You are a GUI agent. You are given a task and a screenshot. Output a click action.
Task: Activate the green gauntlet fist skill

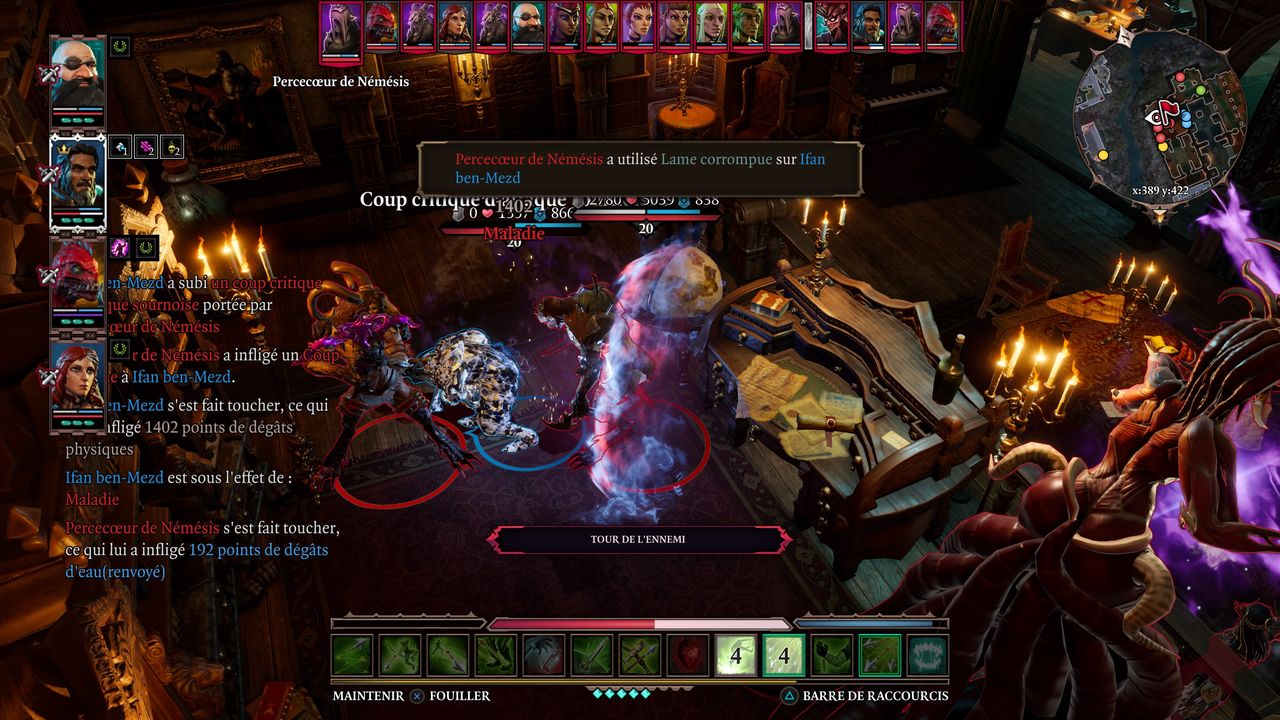click(x=831, y=655)
